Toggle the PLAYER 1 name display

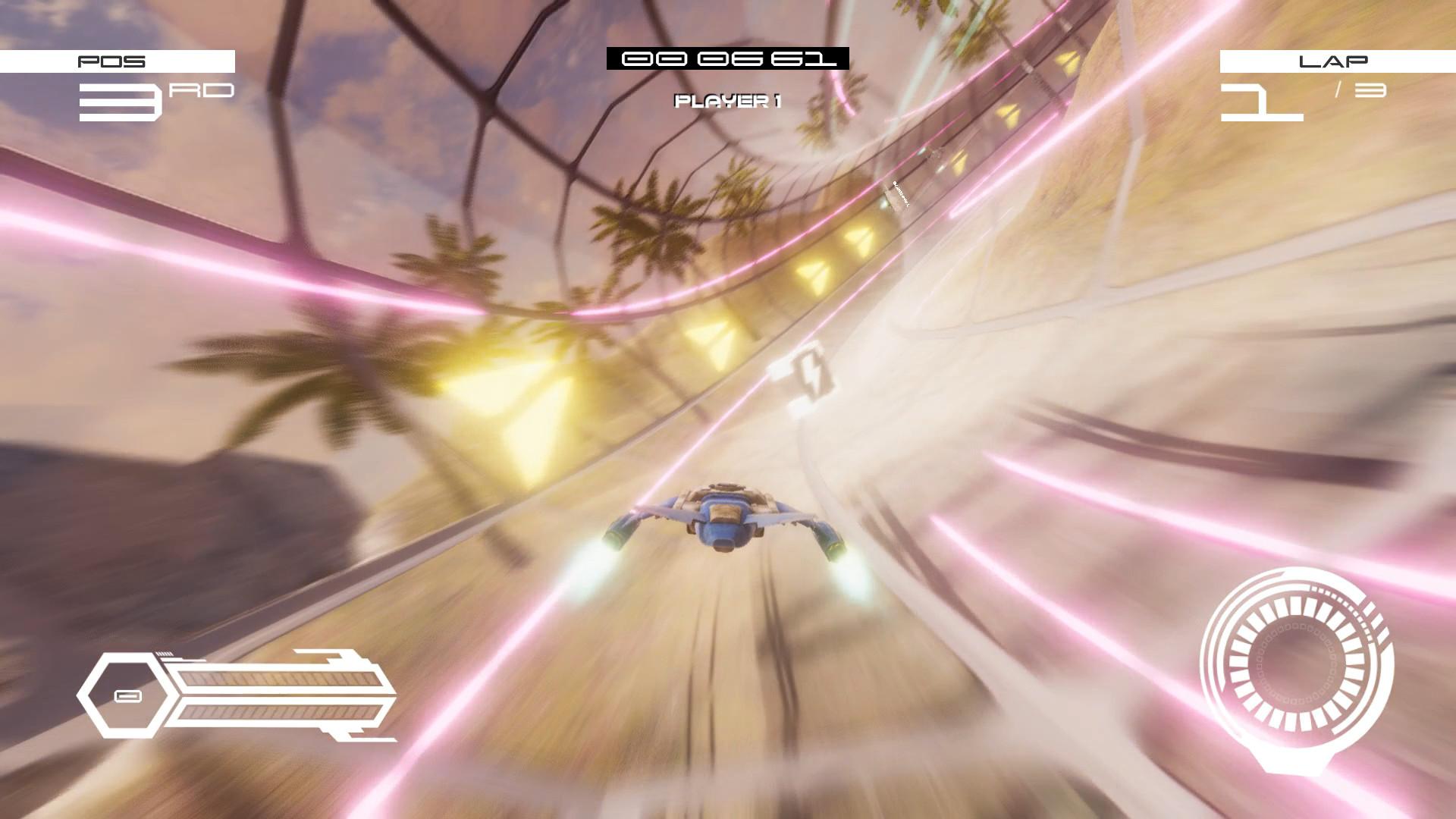click(x=728, y=100)
